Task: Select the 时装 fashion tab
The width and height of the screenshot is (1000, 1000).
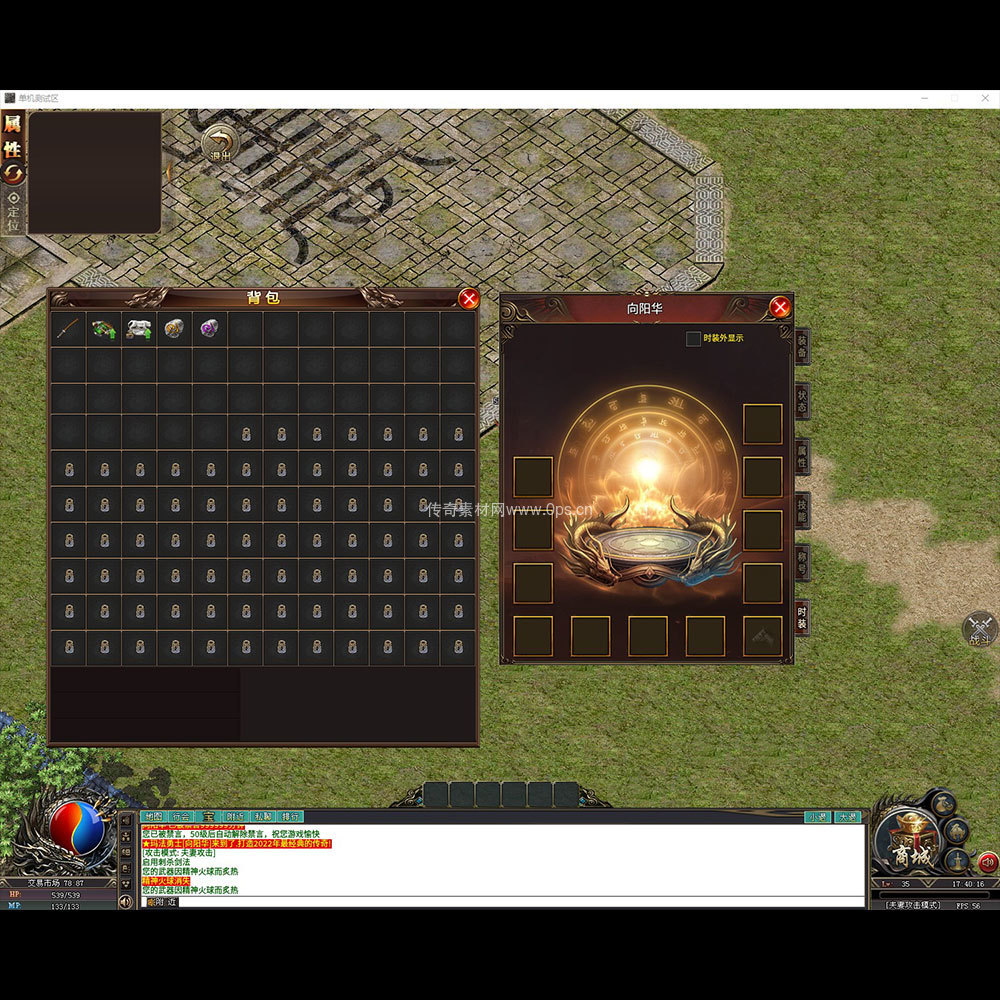Action: [802, 618]
